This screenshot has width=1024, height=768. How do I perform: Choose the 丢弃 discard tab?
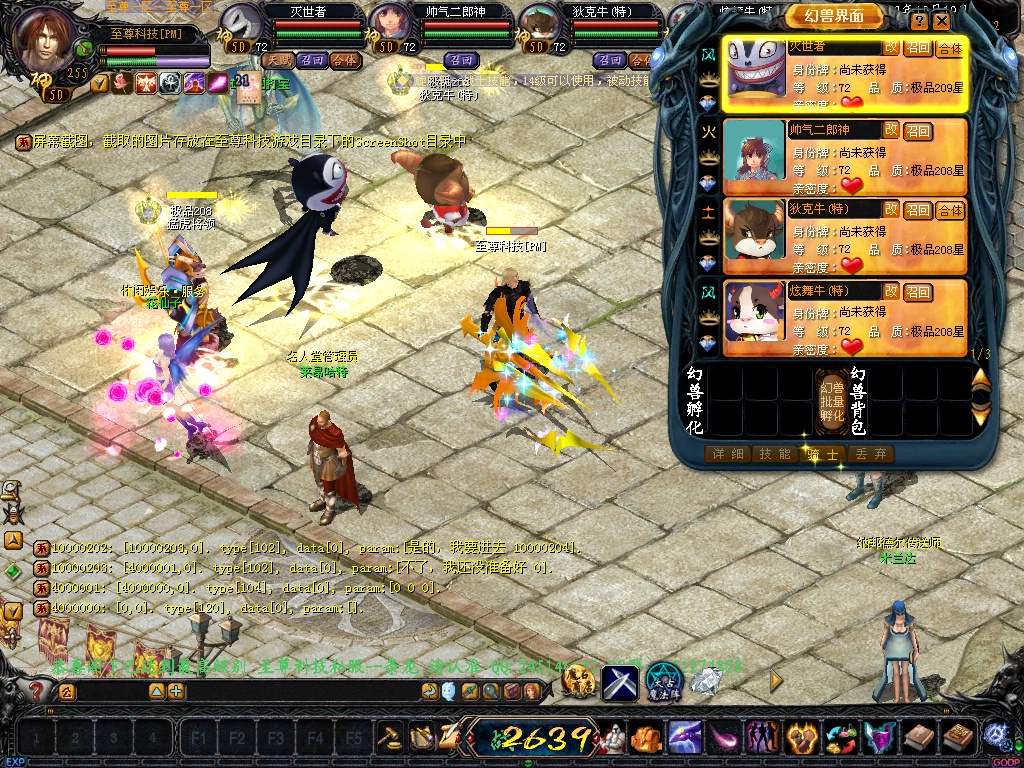(870, 454)
